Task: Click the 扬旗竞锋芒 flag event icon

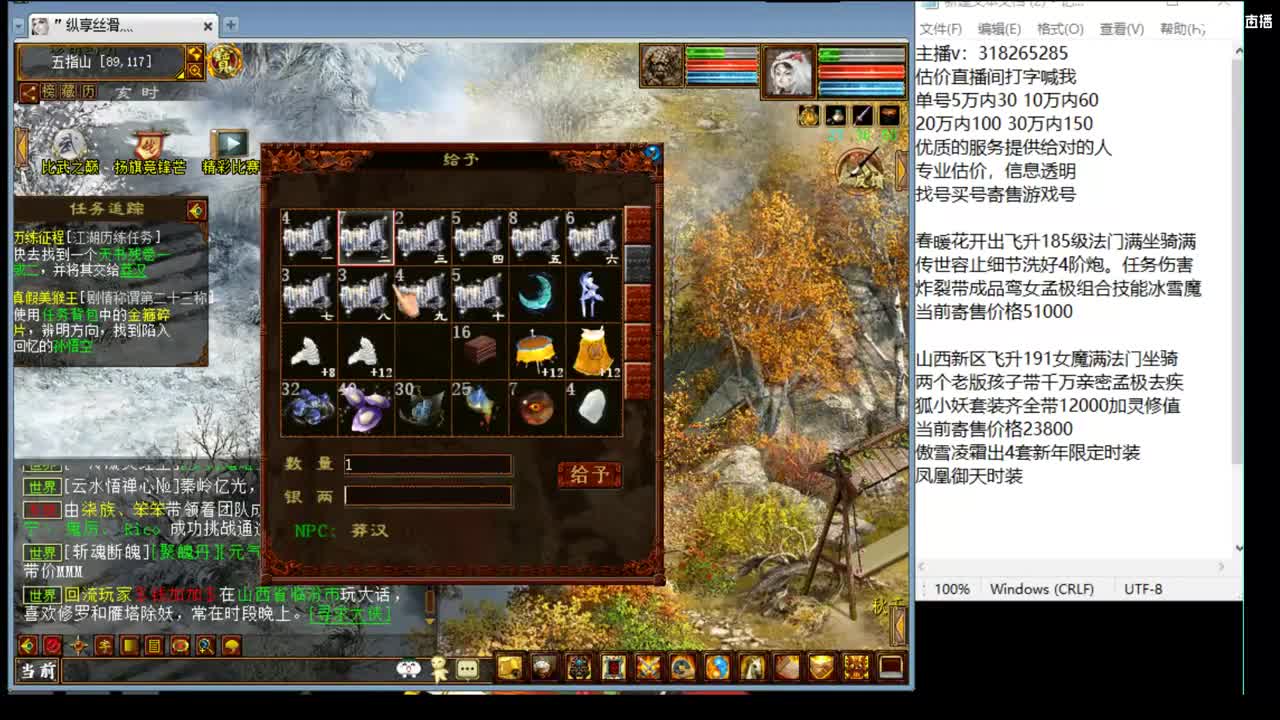Action: point(147,143)
